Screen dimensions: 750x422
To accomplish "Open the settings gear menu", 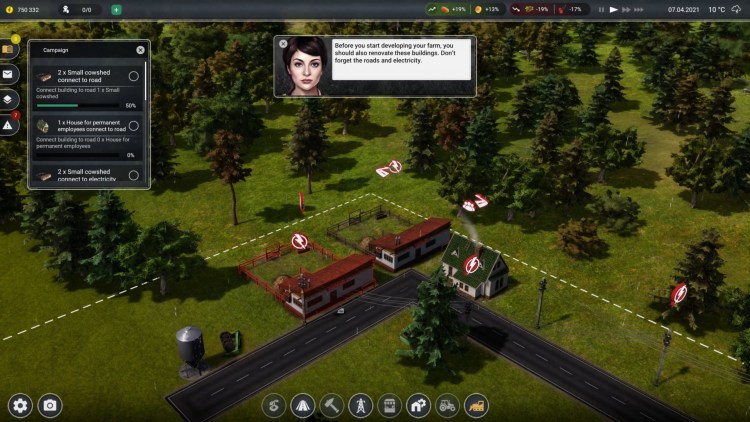I will point(20,405).
